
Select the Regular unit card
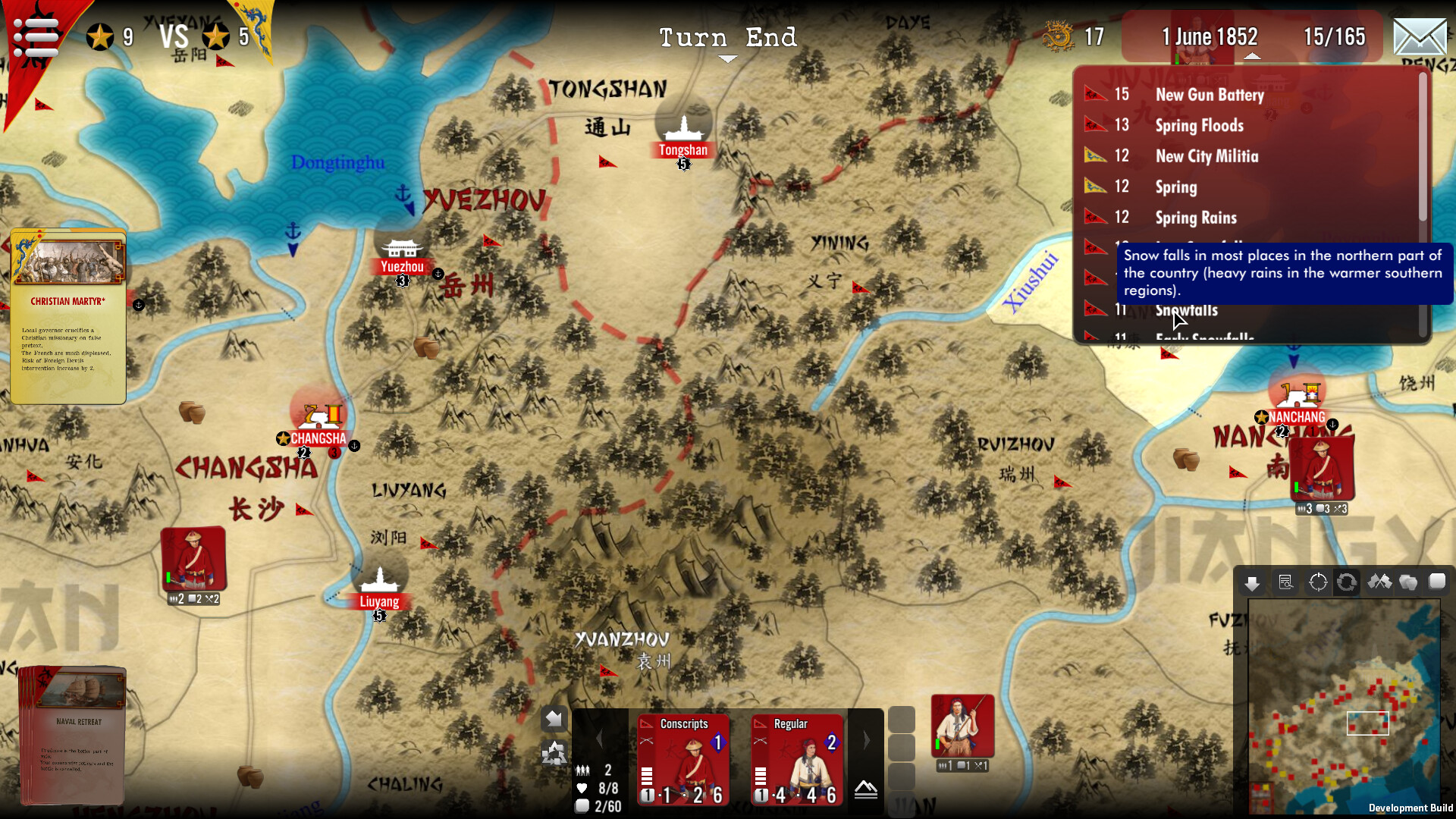click(x=797, y=759)
